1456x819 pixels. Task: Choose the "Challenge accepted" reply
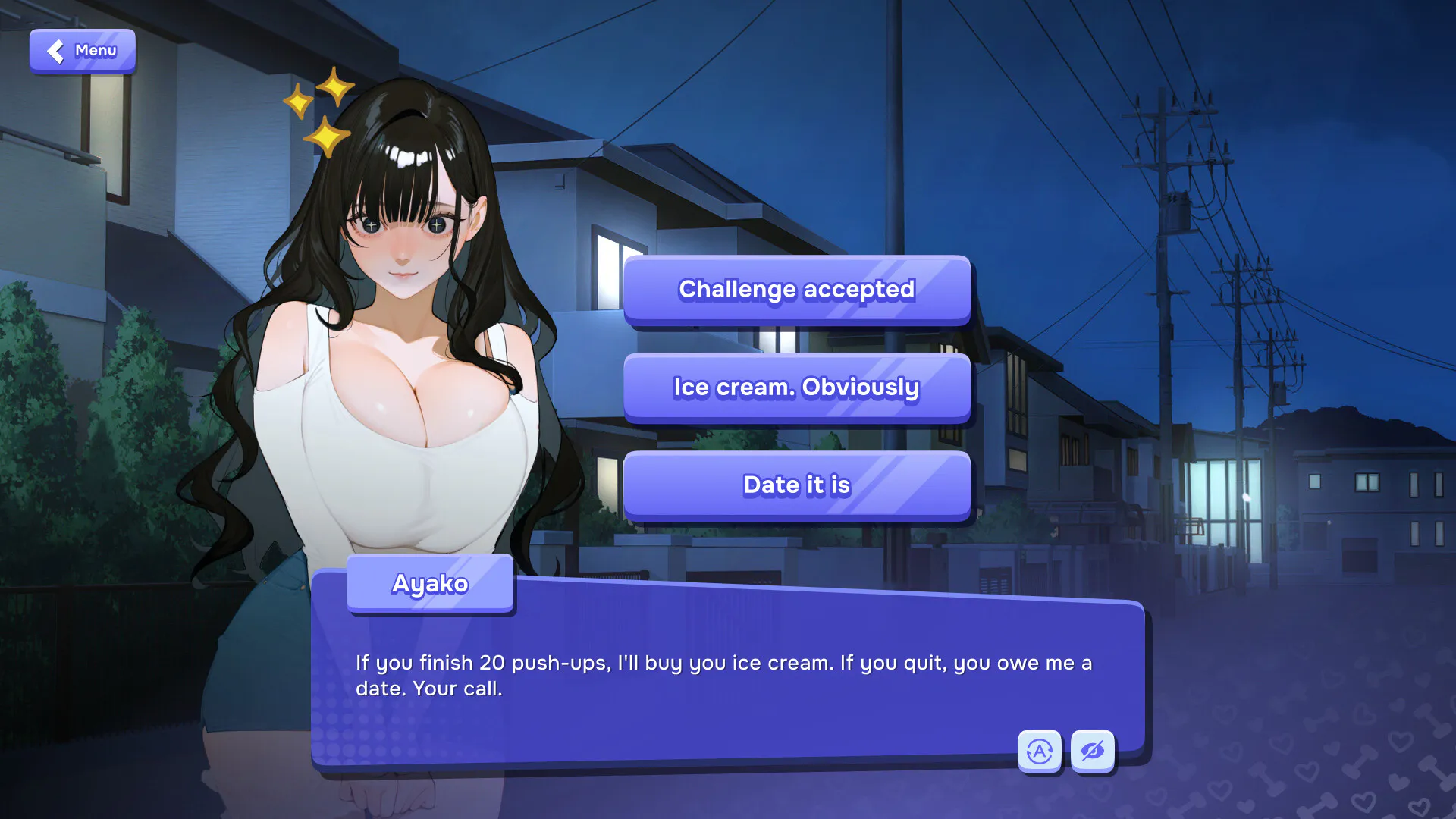[796, 290]
